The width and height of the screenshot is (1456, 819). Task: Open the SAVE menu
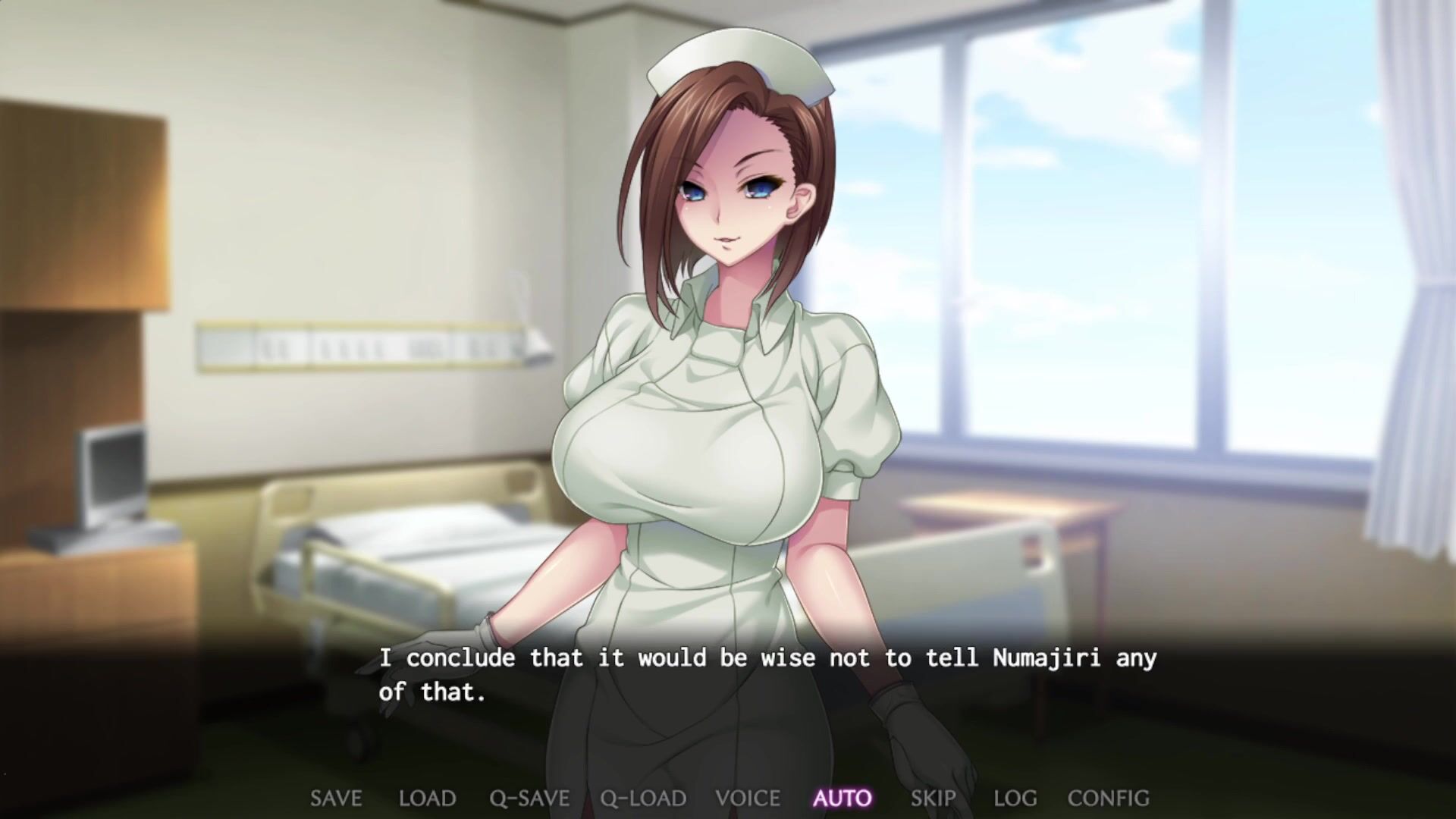coord(336,798)
